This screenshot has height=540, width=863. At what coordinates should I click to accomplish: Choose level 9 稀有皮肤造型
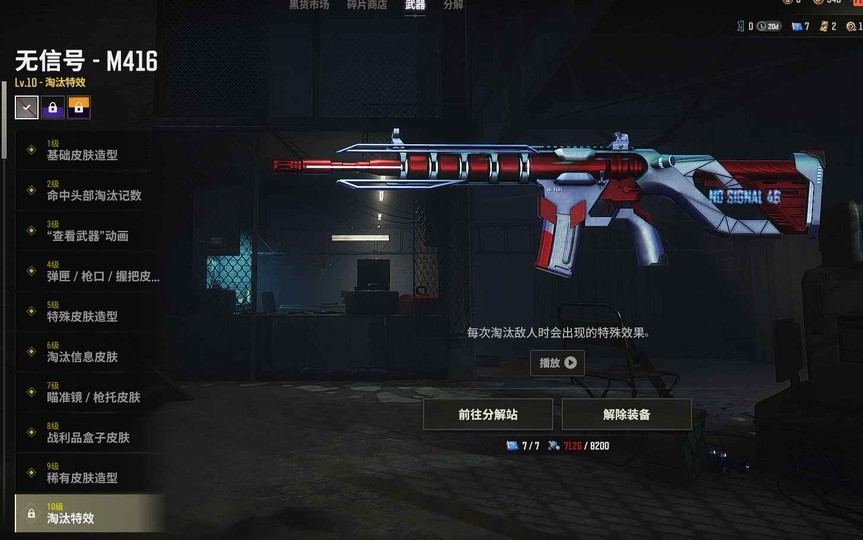point(82,478)
